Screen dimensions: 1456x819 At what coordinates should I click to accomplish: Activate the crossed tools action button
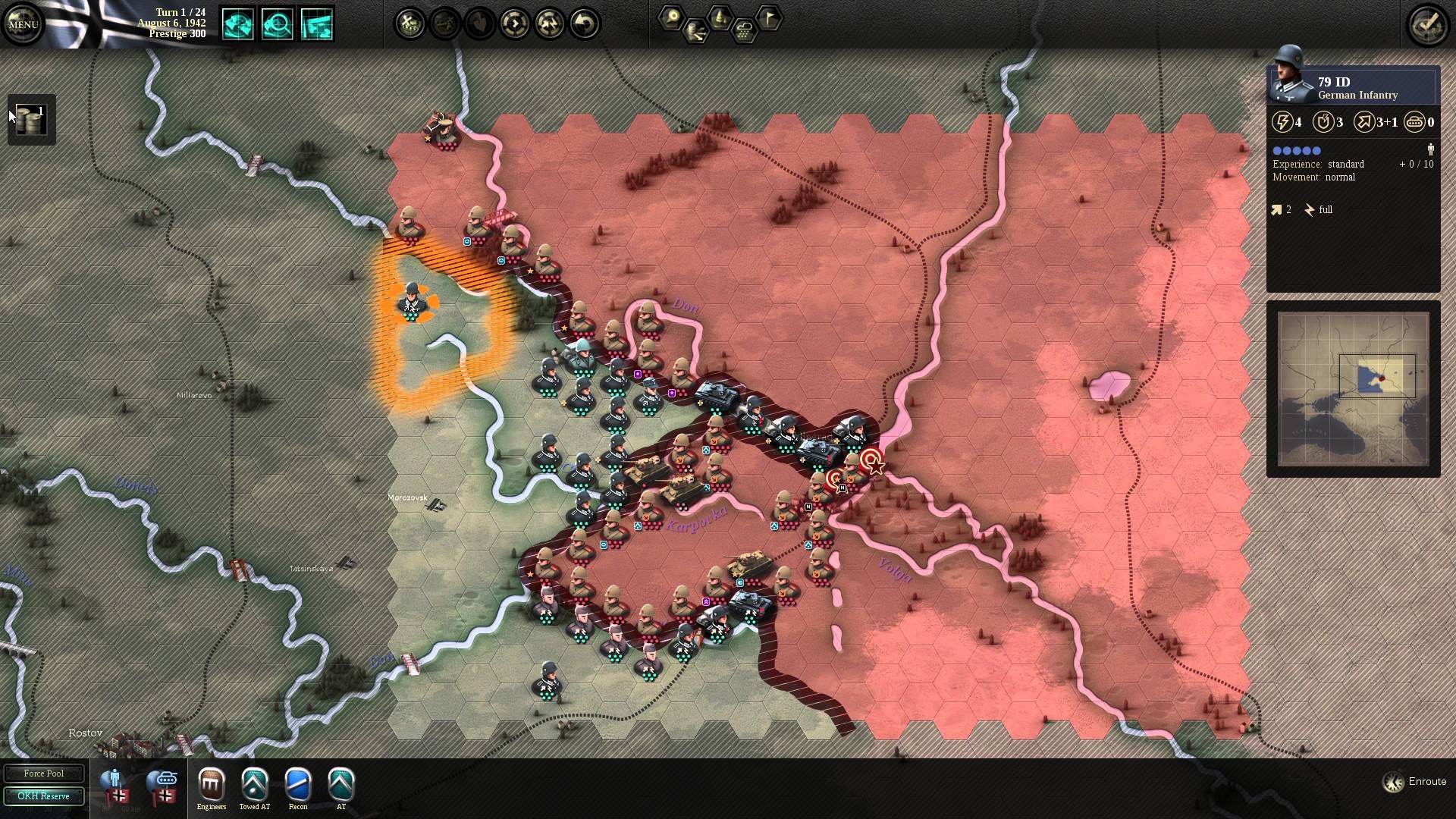coord(410,24)
